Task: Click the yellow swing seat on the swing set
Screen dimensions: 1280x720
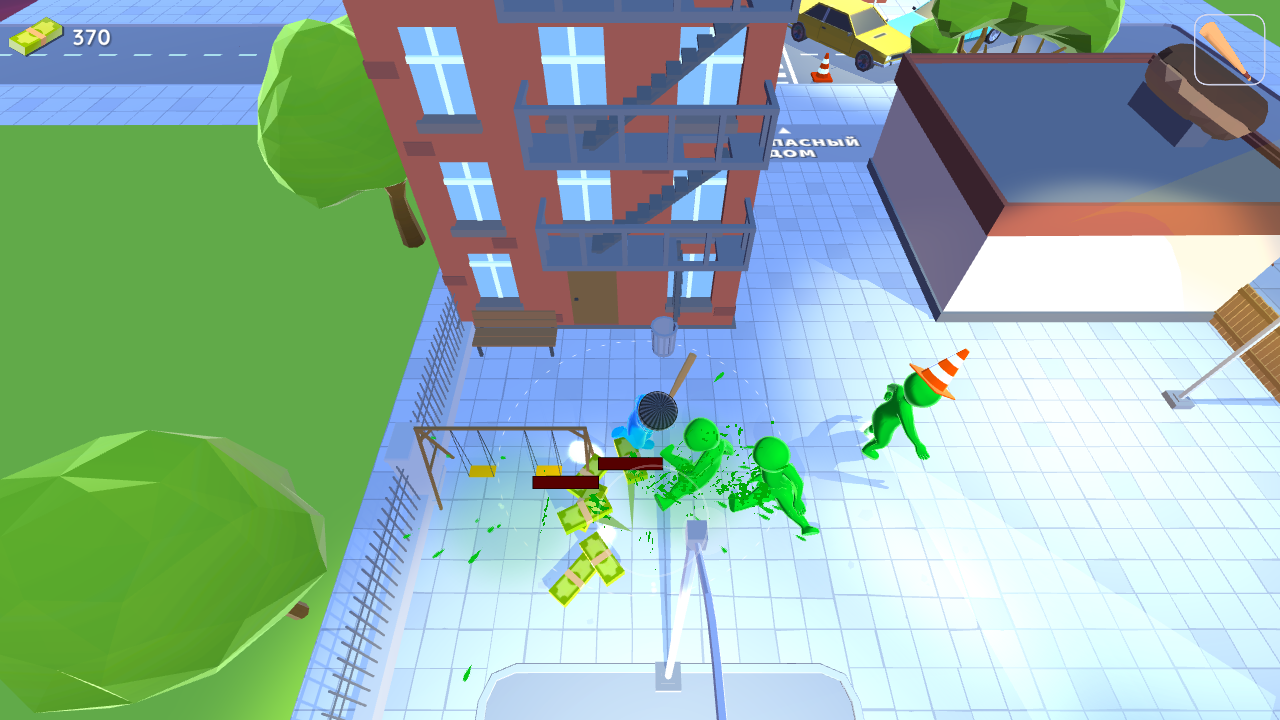Action: 481,470
